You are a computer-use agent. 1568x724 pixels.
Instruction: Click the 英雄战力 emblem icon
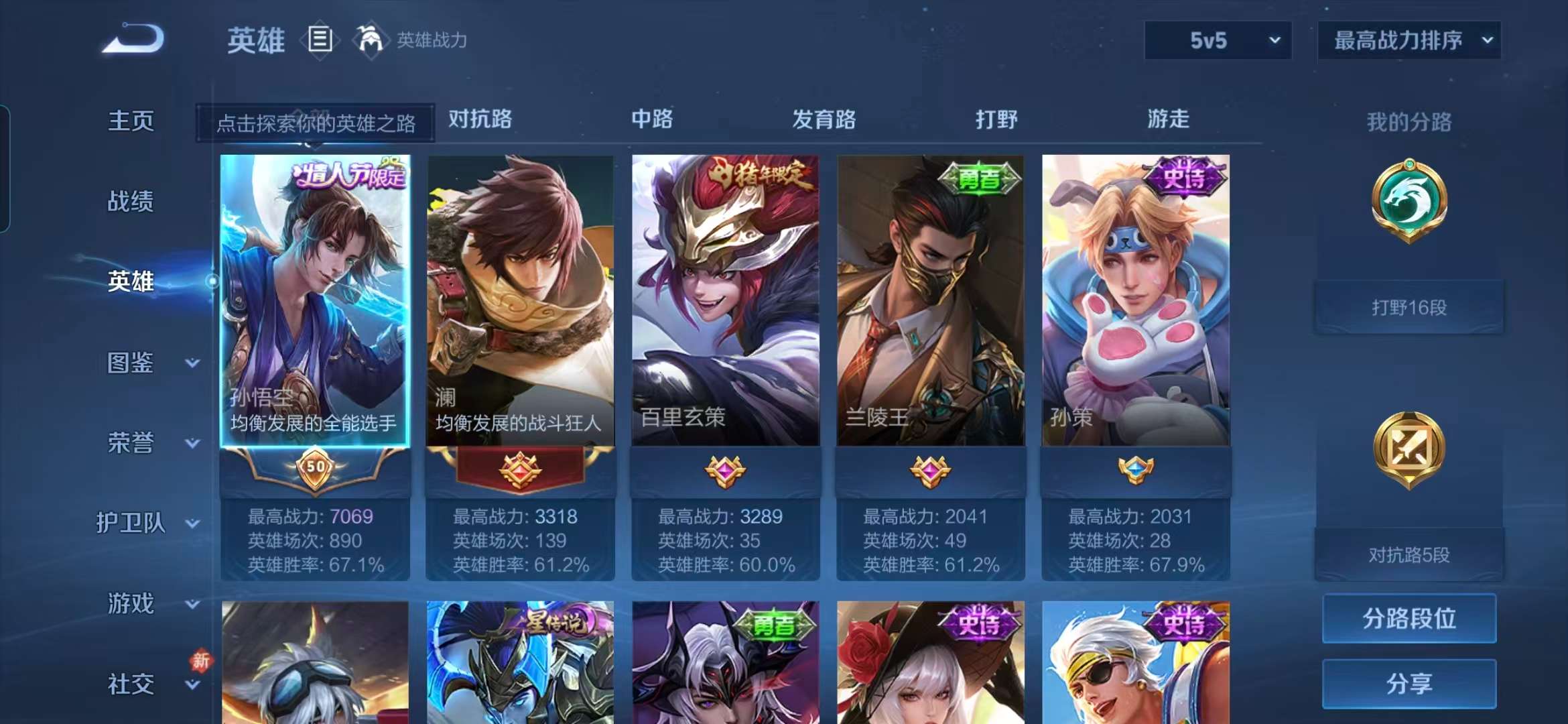pyautogui.click(x=371, y=38)
